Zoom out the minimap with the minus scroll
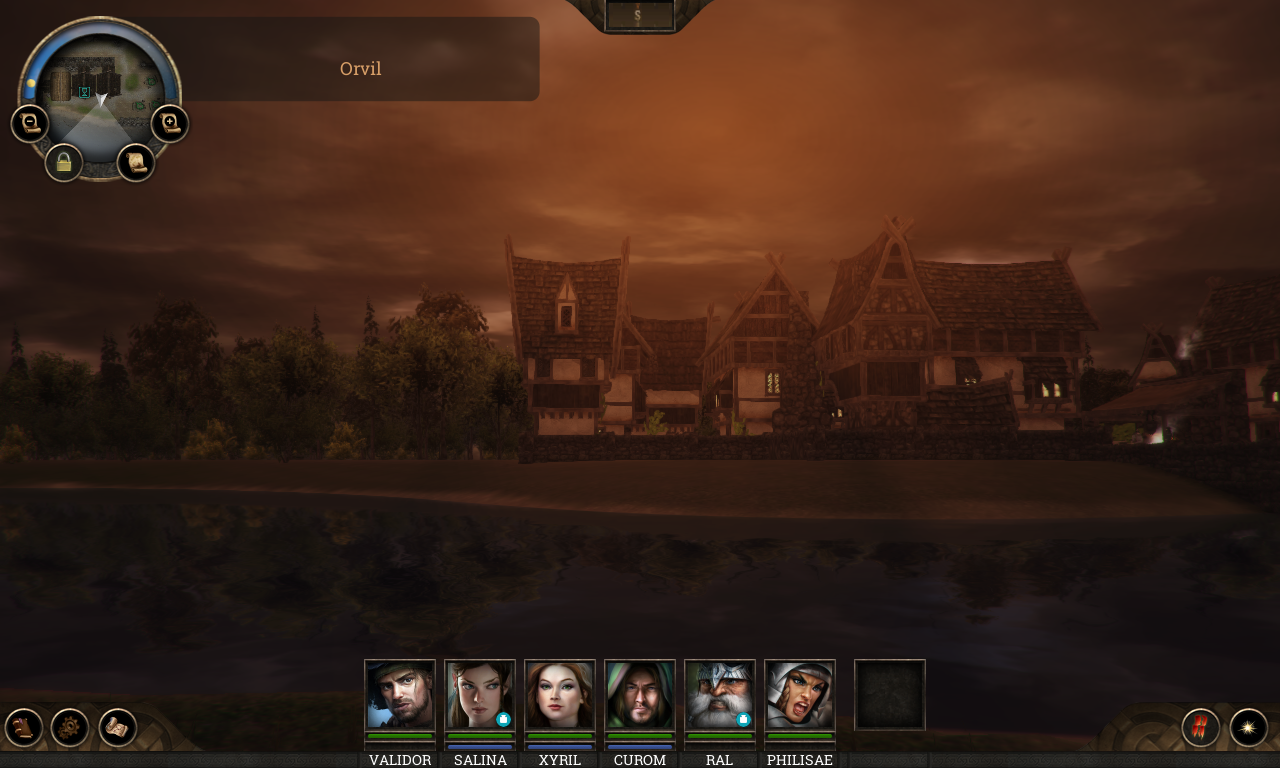1280x768 pixels. tap(29, 122)
